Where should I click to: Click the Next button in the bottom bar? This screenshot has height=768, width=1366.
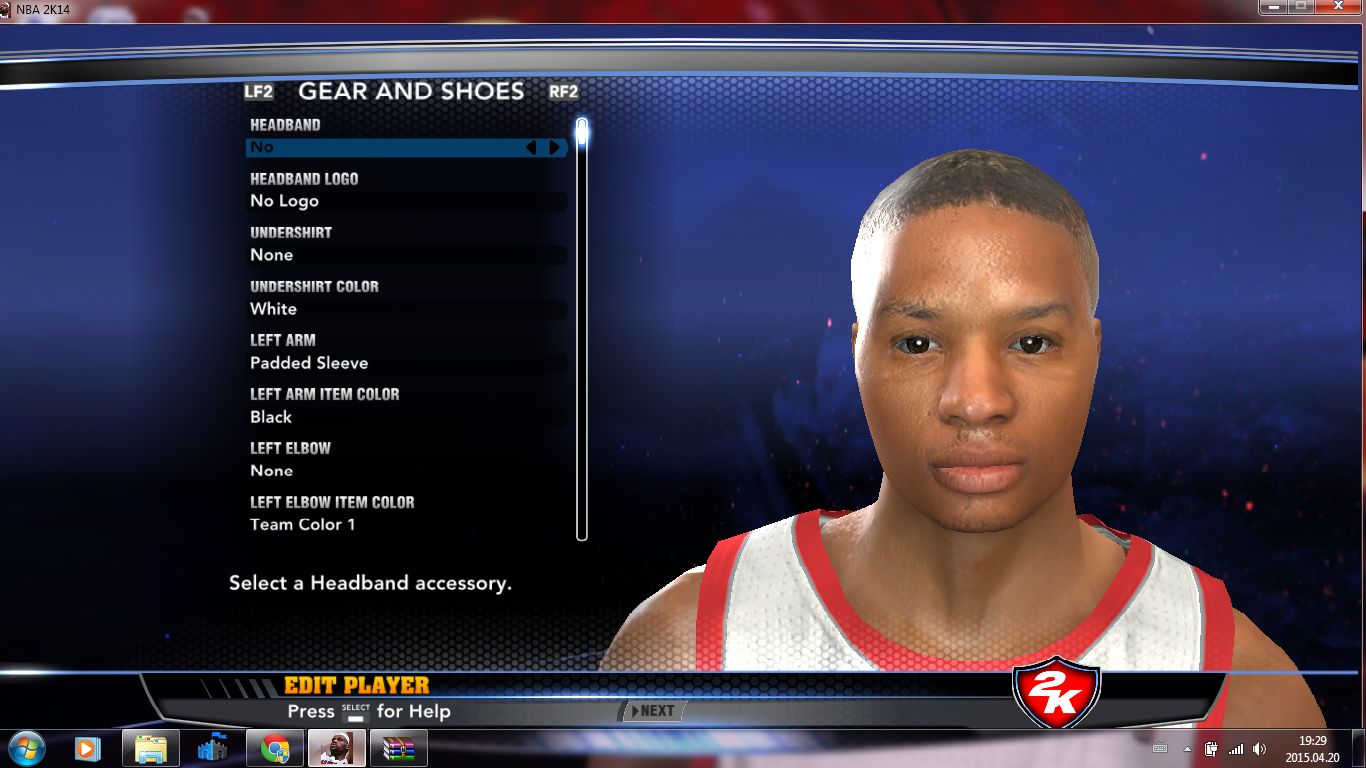(x=652, y=711)
